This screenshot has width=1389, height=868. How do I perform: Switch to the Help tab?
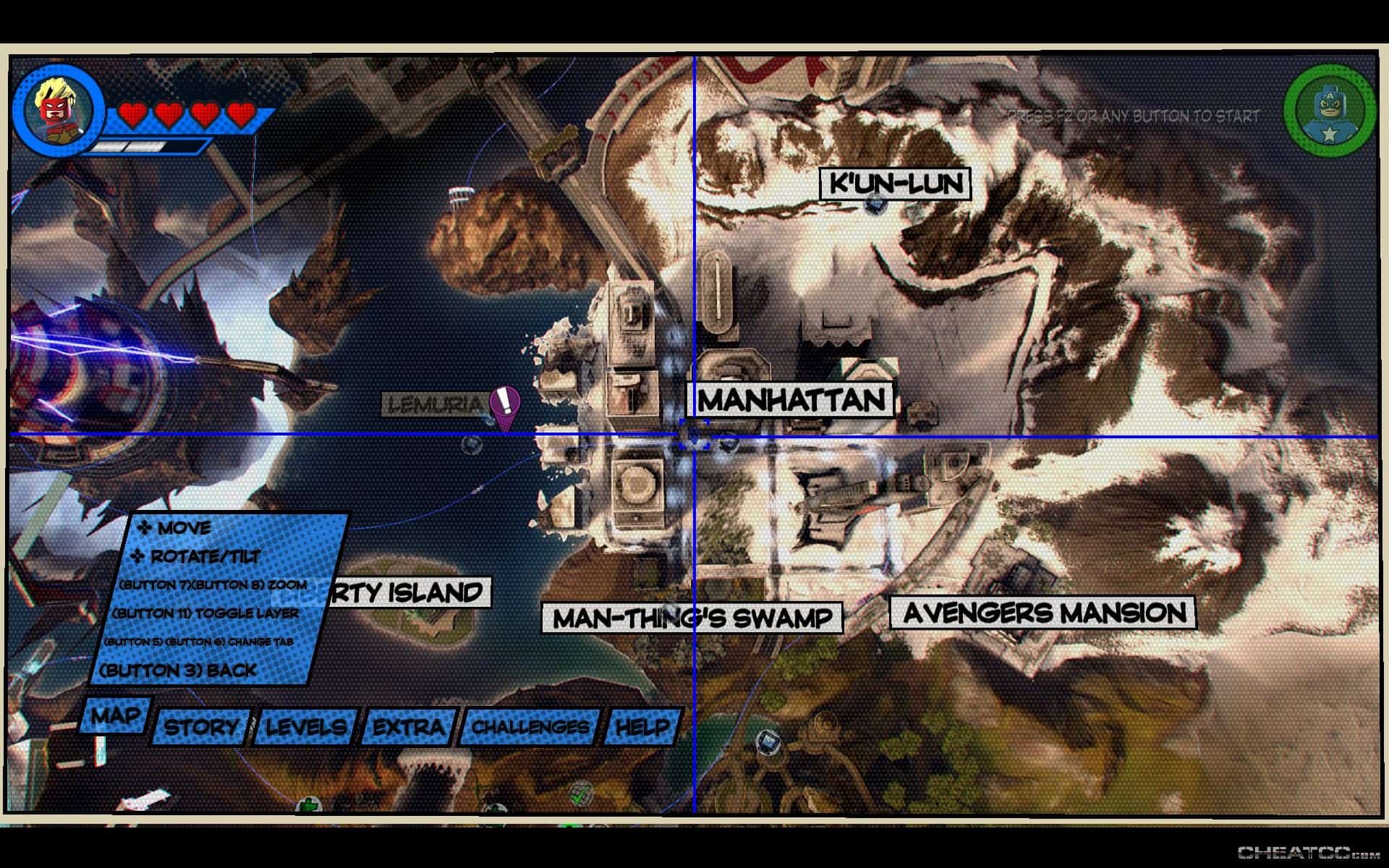coord(642,726)
